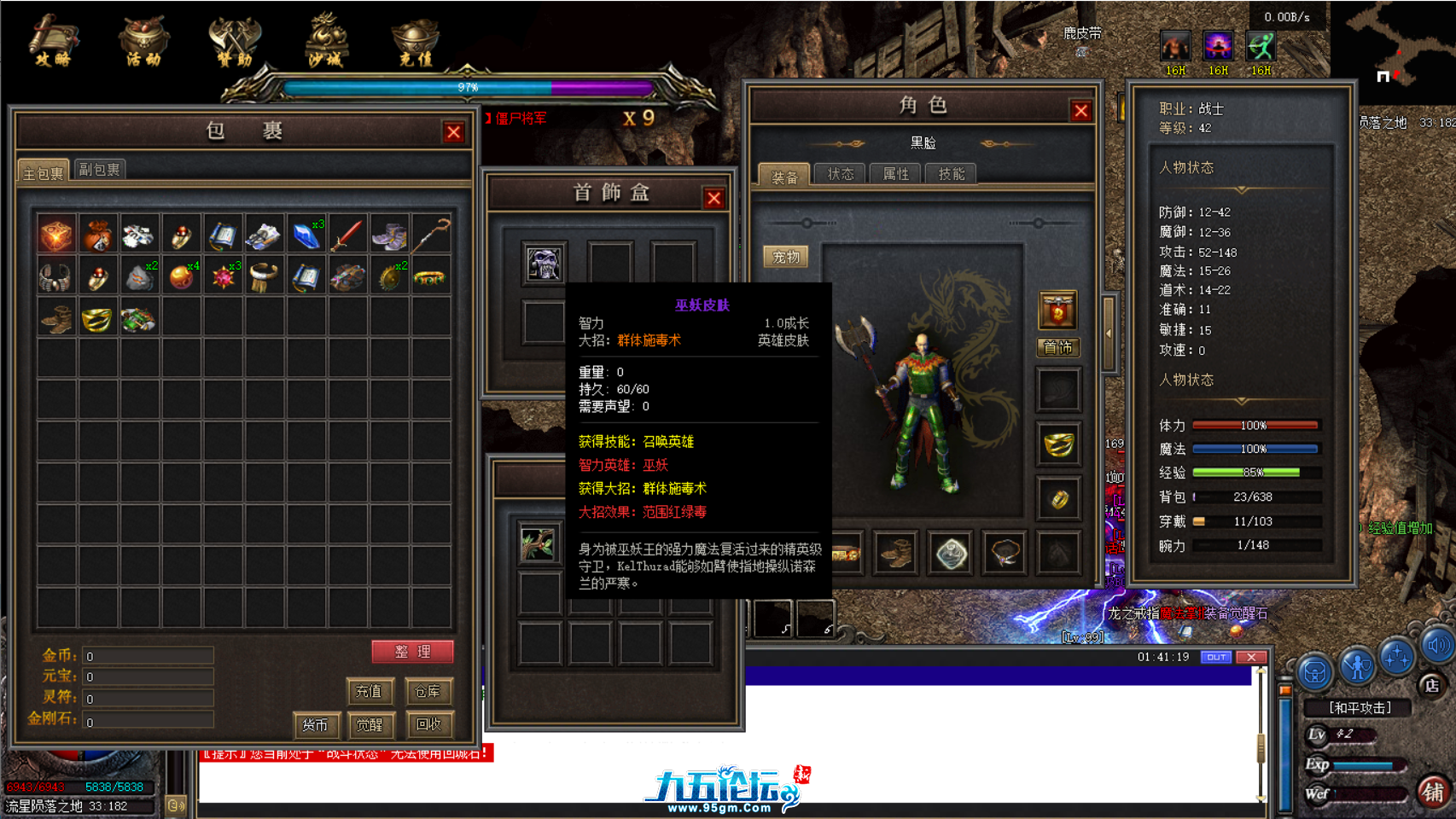Select the 属性 attributes tab
The width and height of the screenshot is (1456, 819).
(x=895, y=174)
